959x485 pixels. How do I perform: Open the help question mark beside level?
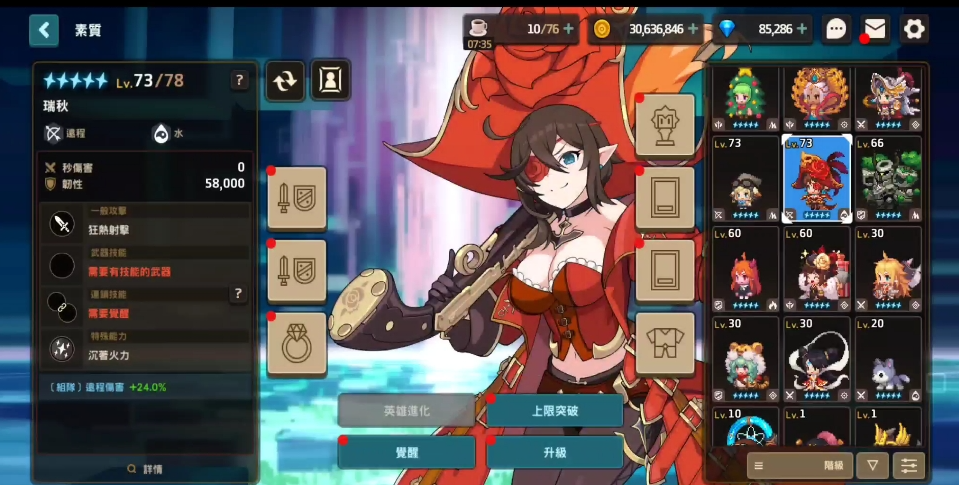coord(239,82)
